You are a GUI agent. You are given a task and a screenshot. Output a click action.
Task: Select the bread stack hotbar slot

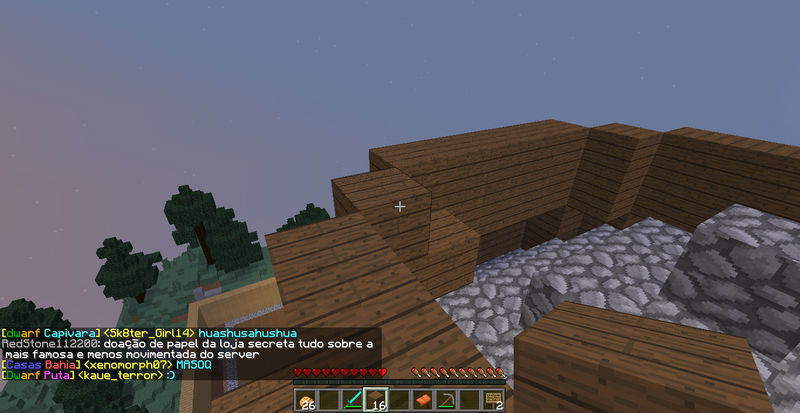(306, 400)
